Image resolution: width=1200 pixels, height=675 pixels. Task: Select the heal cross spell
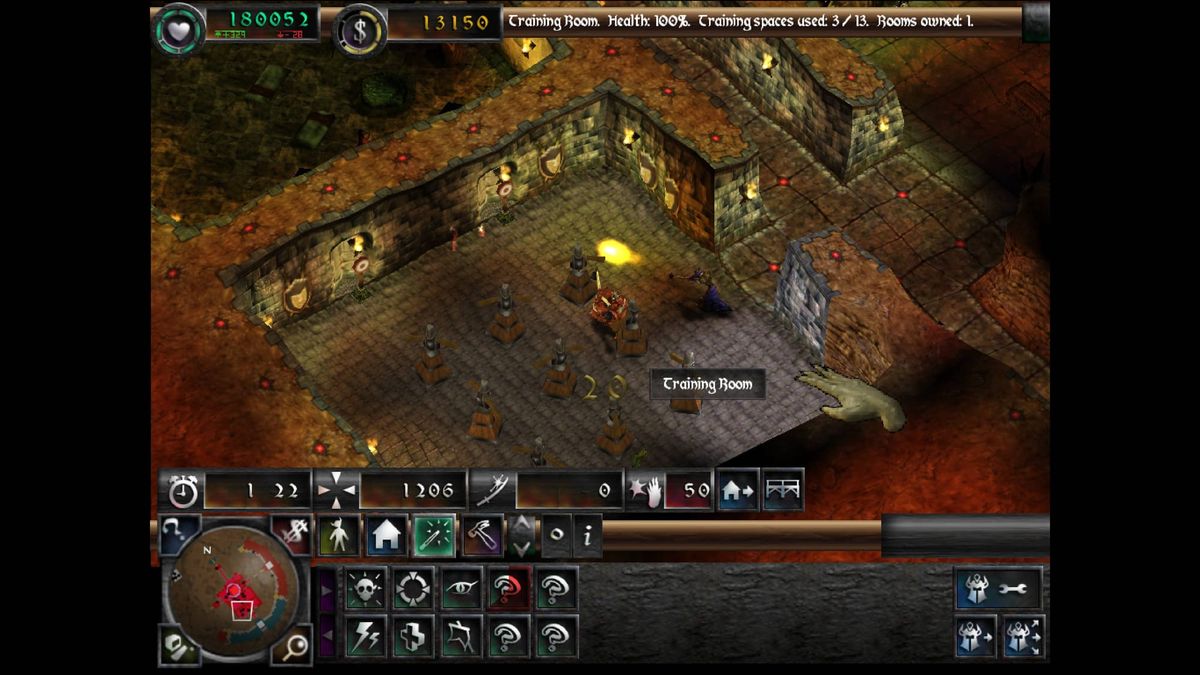(x=413, y=636)
